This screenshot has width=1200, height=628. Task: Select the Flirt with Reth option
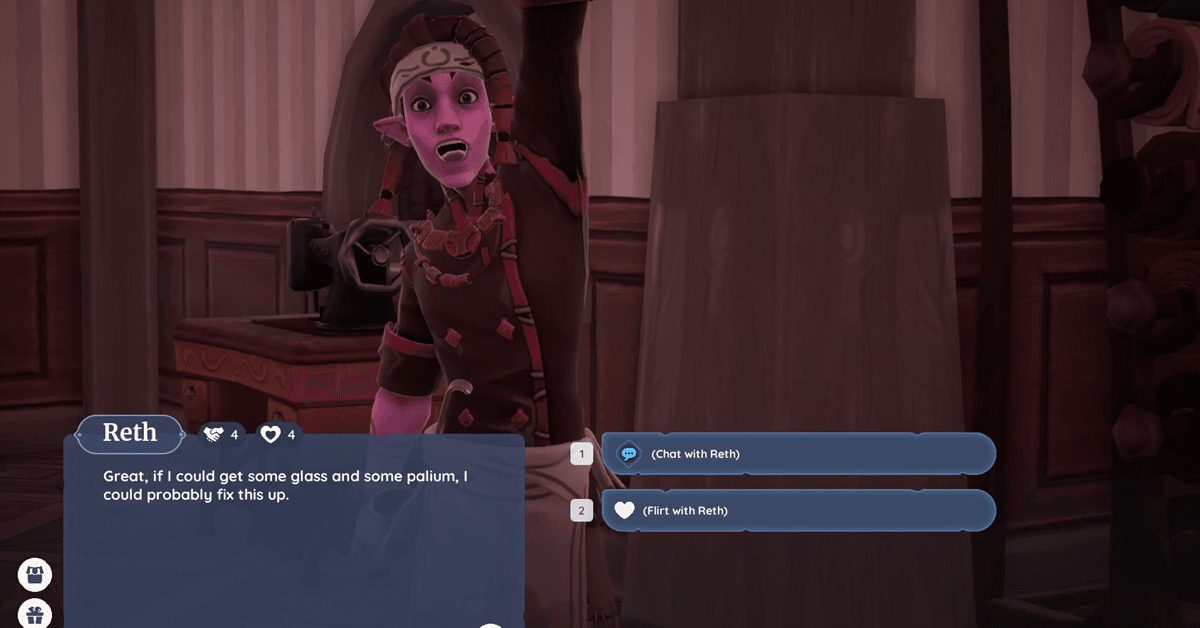[798, 511]
